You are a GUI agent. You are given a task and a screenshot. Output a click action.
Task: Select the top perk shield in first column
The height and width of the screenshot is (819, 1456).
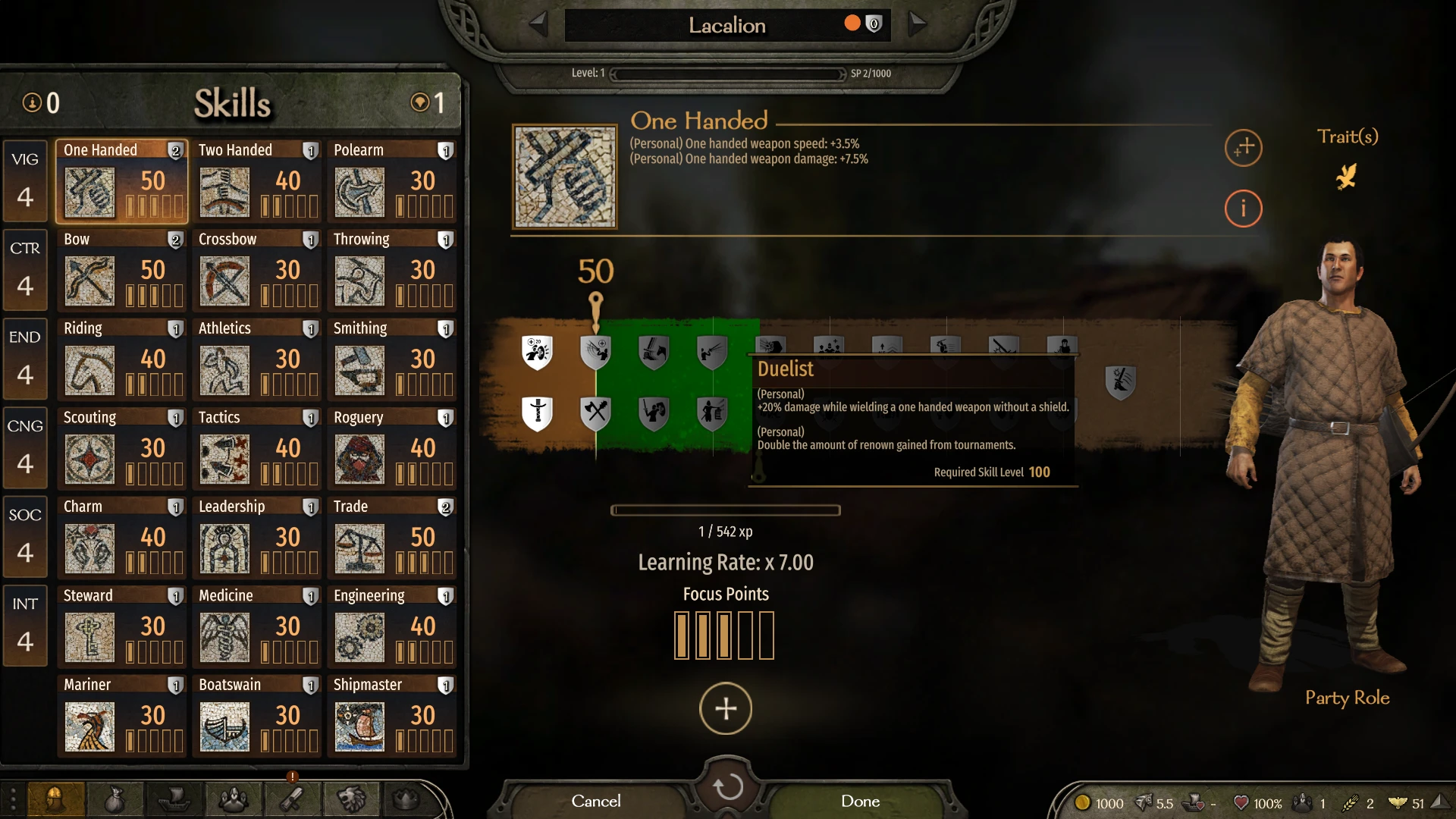[x=538, y=351]
